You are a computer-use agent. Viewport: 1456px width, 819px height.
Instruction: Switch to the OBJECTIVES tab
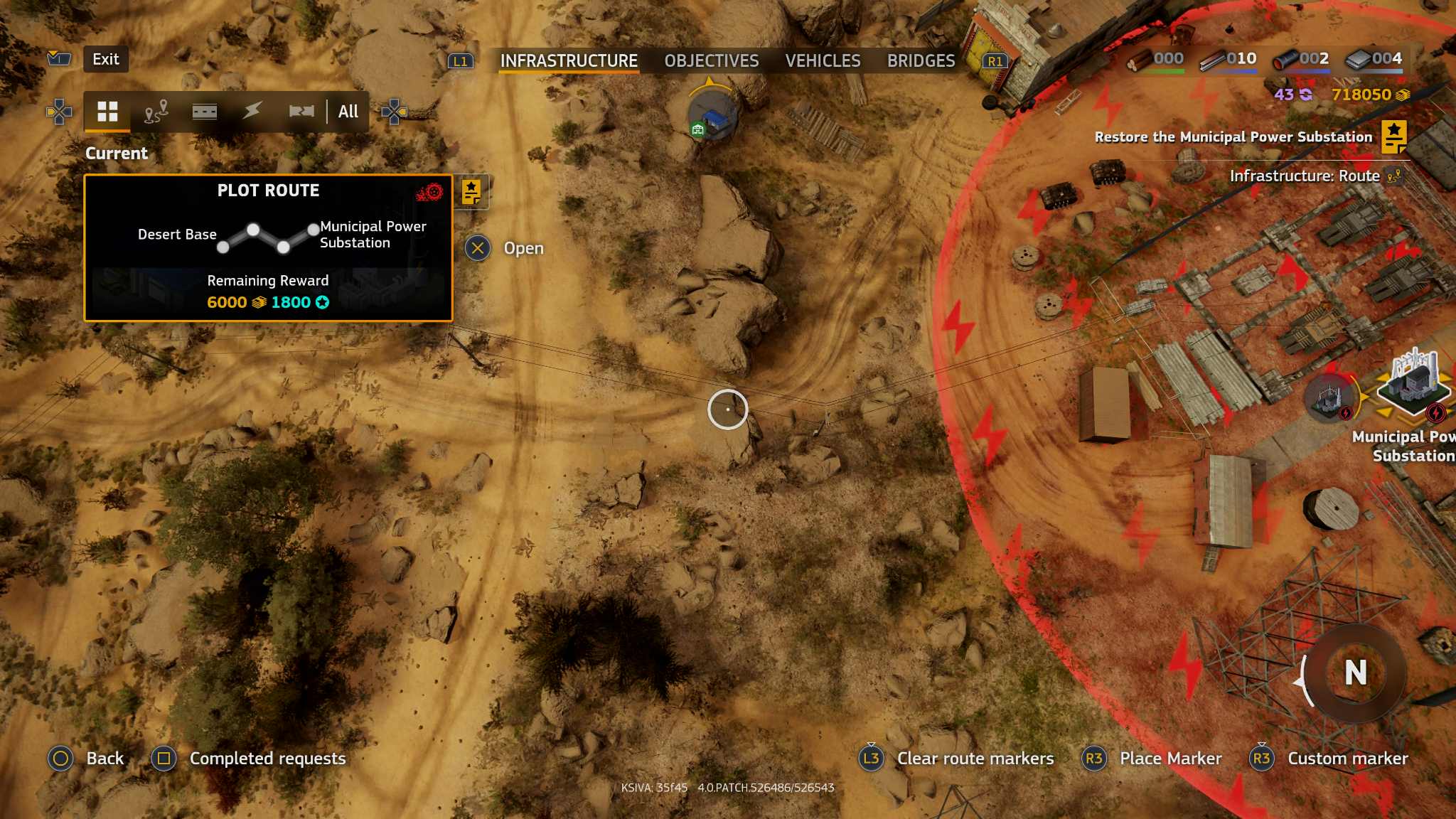710,61
